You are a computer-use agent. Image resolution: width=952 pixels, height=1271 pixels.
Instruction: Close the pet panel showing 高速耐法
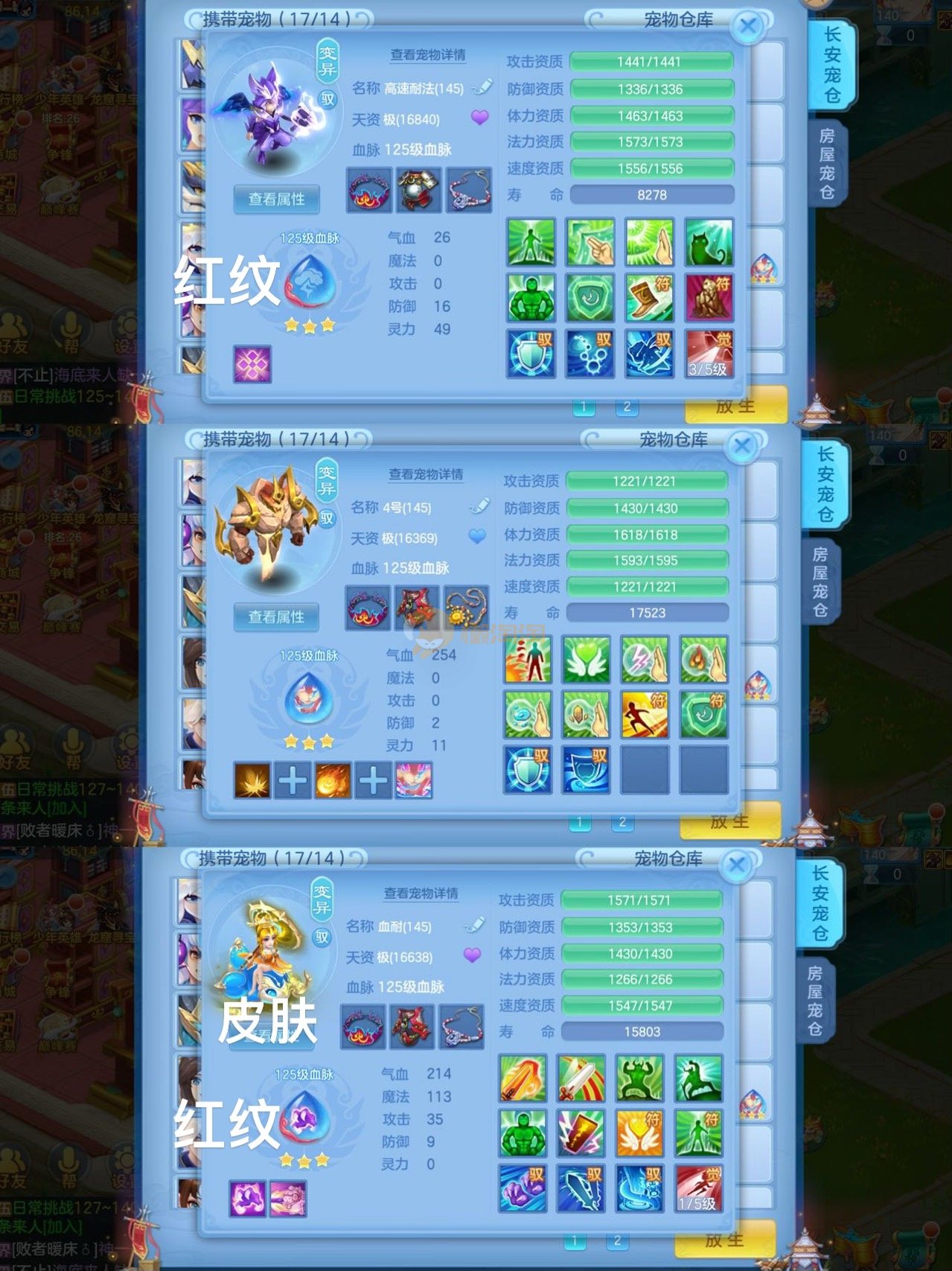[747, 27]
